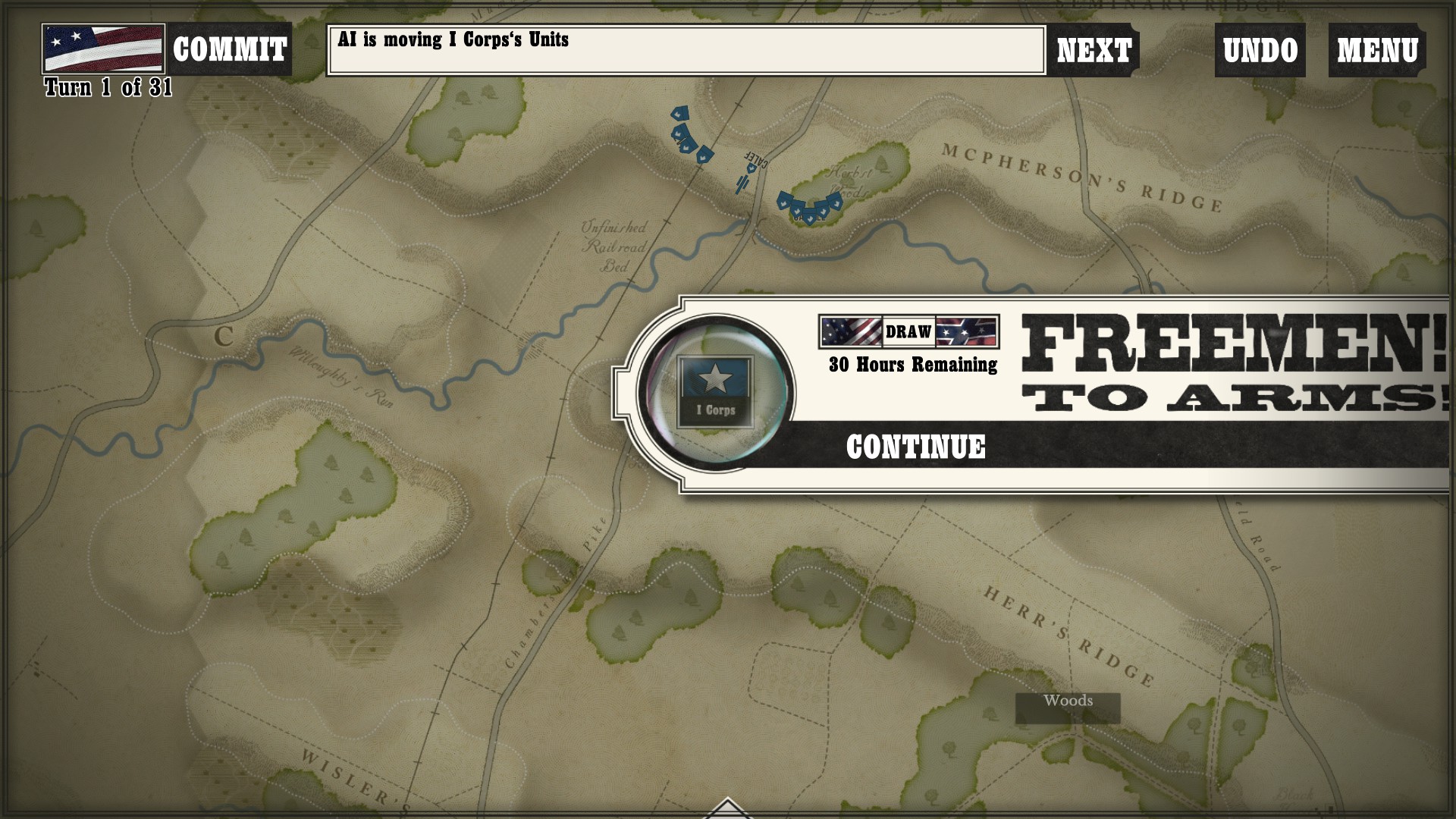Click the Union flag icon beside Commit

(103, 49)
